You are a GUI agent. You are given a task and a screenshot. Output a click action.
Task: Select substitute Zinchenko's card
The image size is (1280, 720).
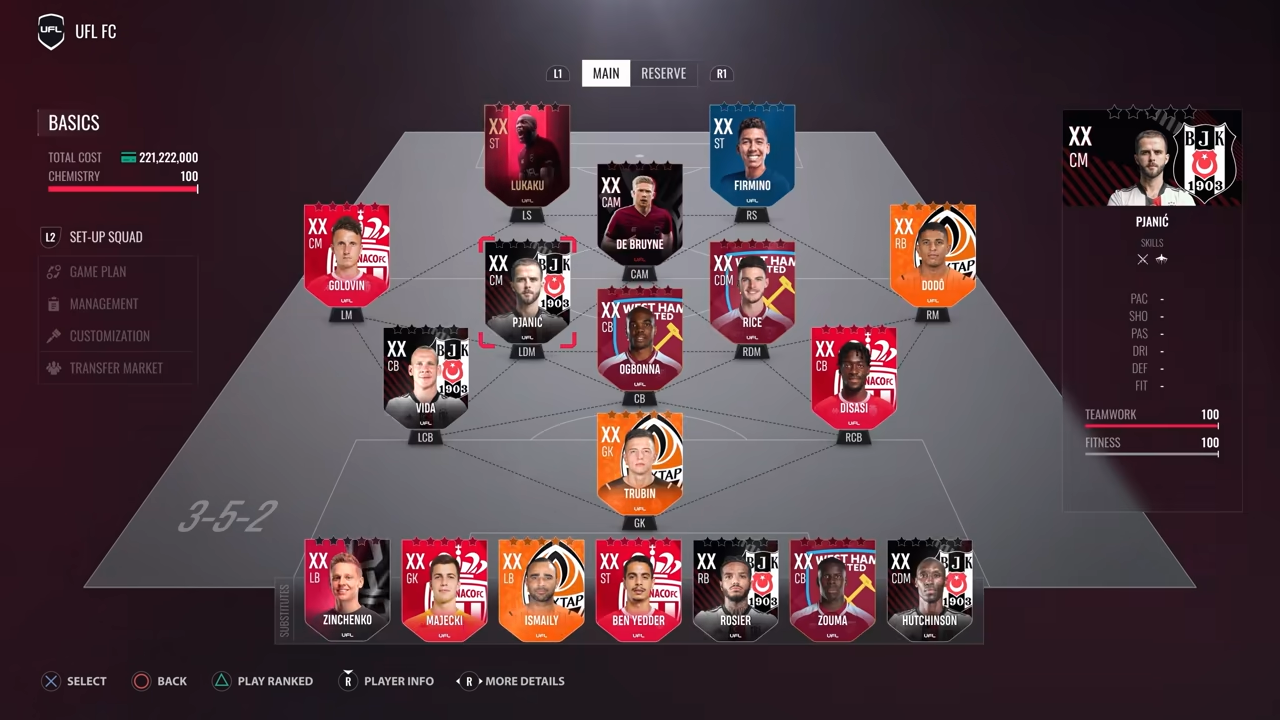coord(347,590)
